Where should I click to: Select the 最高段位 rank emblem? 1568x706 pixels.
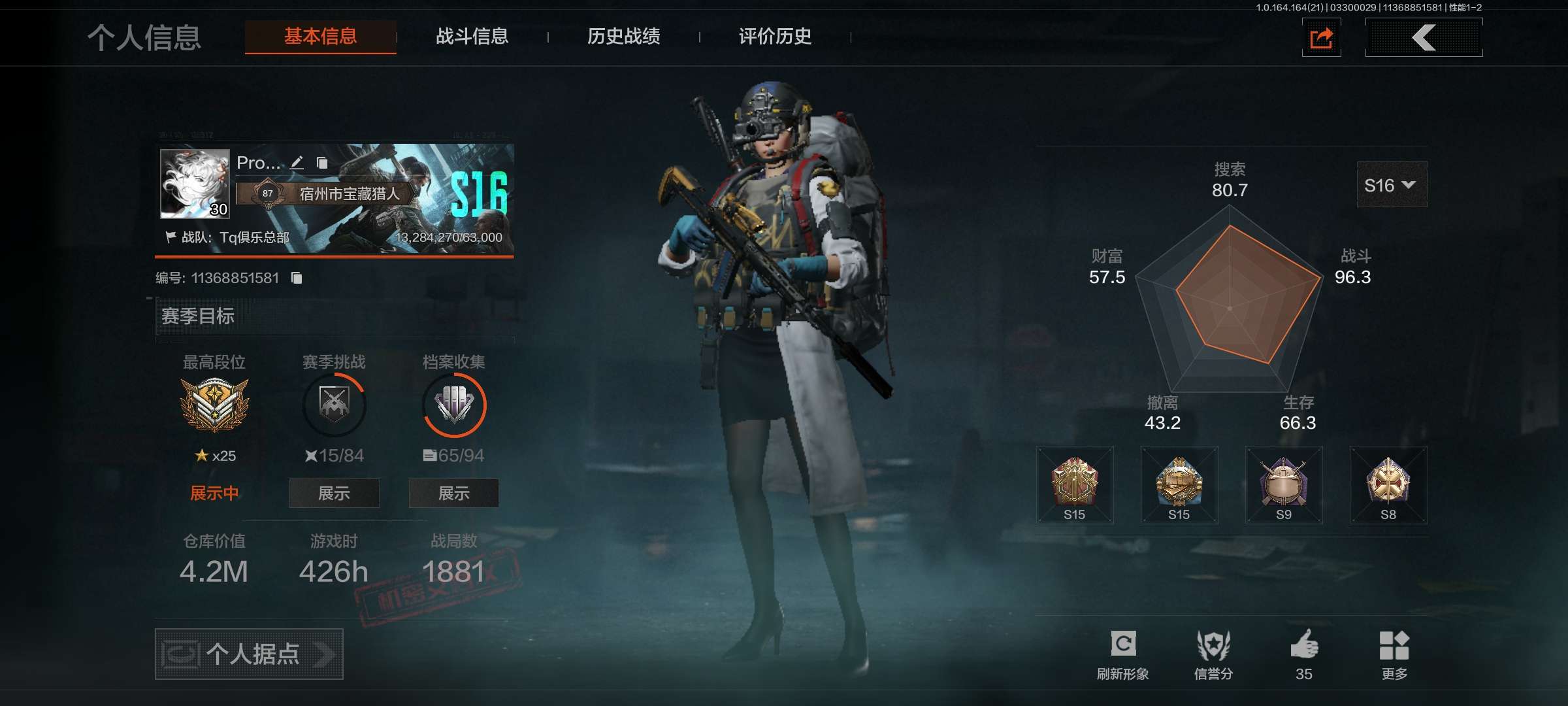click(x=214, y=405)
